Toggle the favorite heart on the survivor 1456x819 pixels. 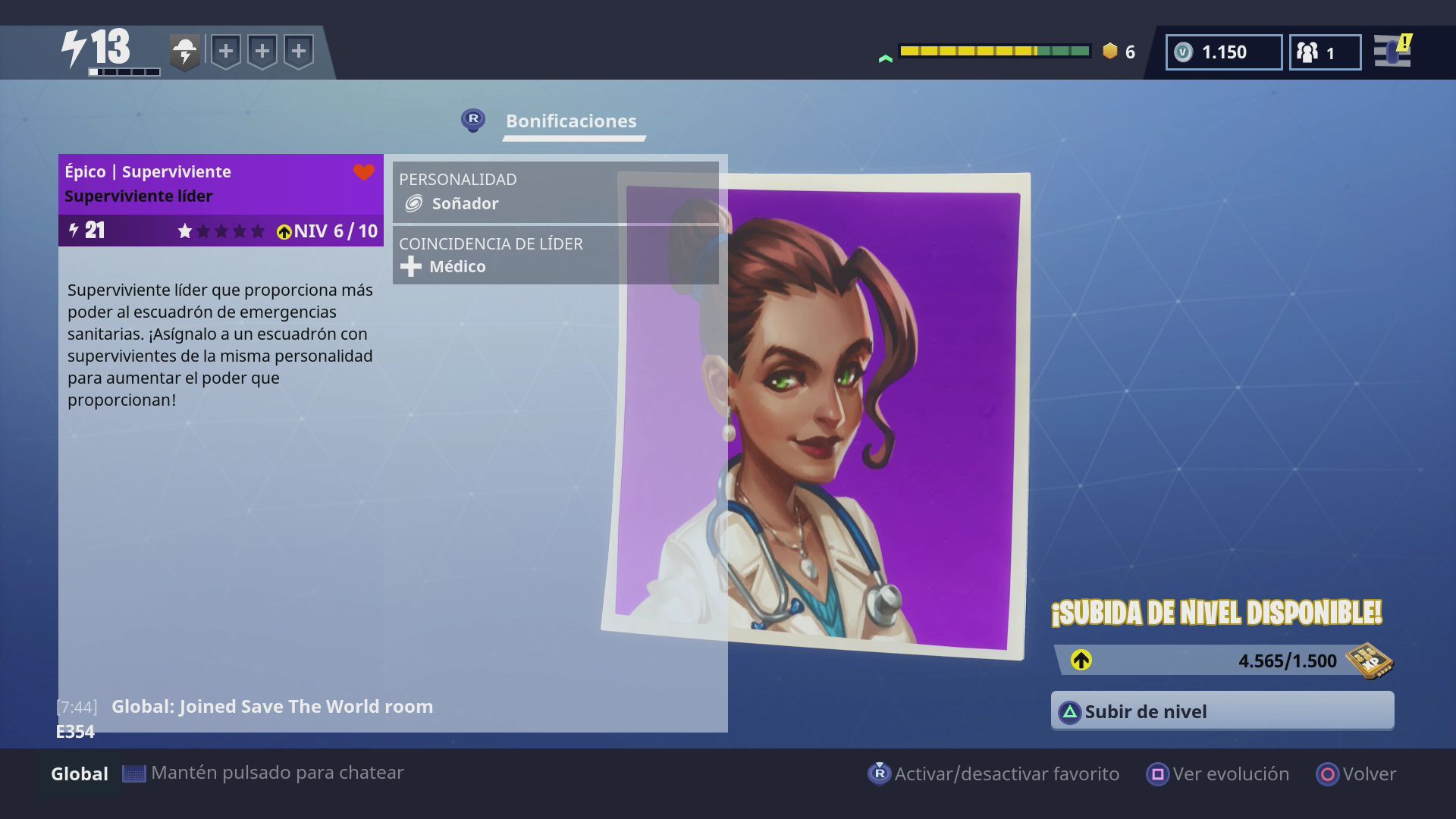tap(364, 173)
